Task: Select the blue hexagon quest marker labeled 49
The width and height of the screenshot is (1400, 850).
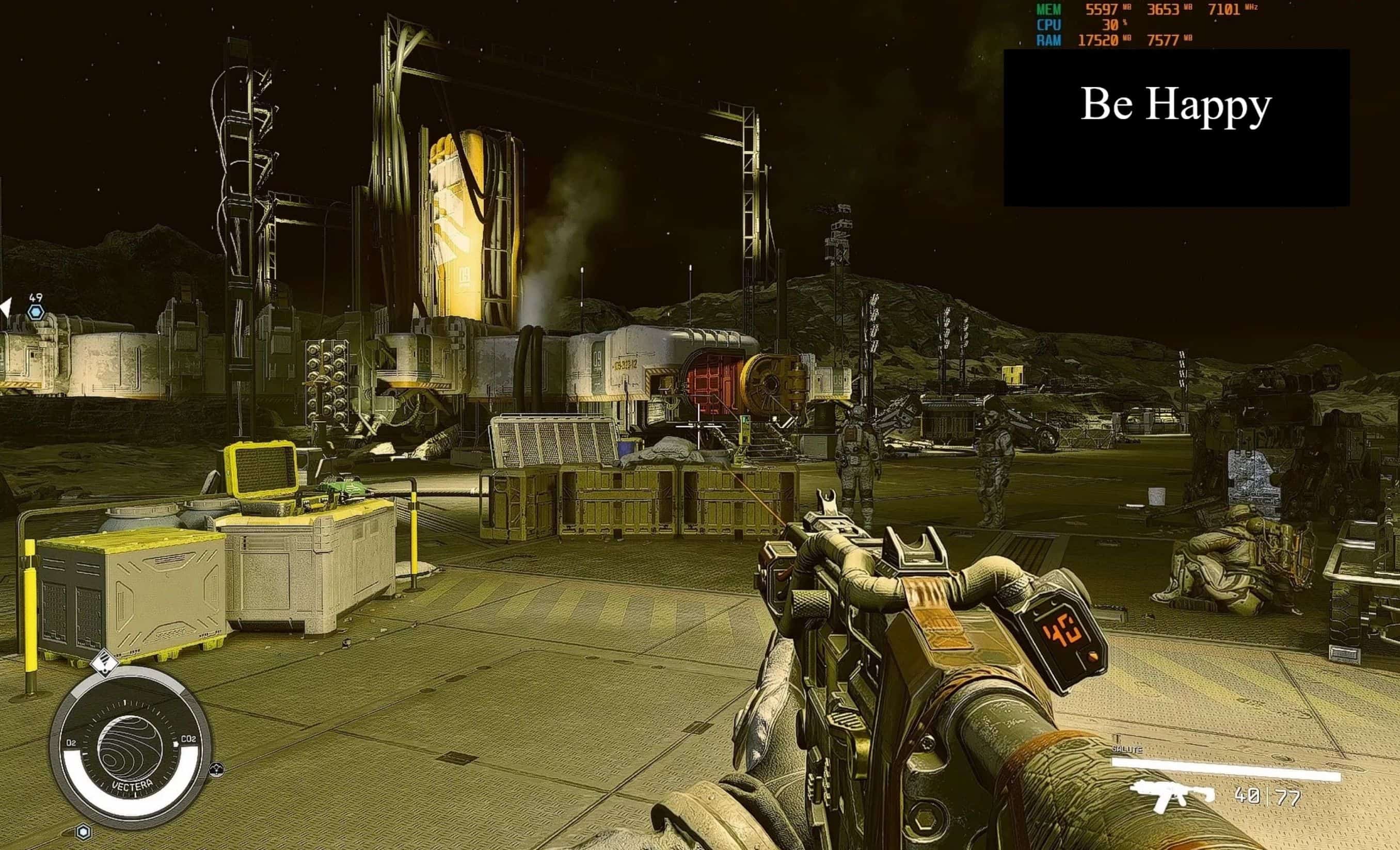Action: 36,311
